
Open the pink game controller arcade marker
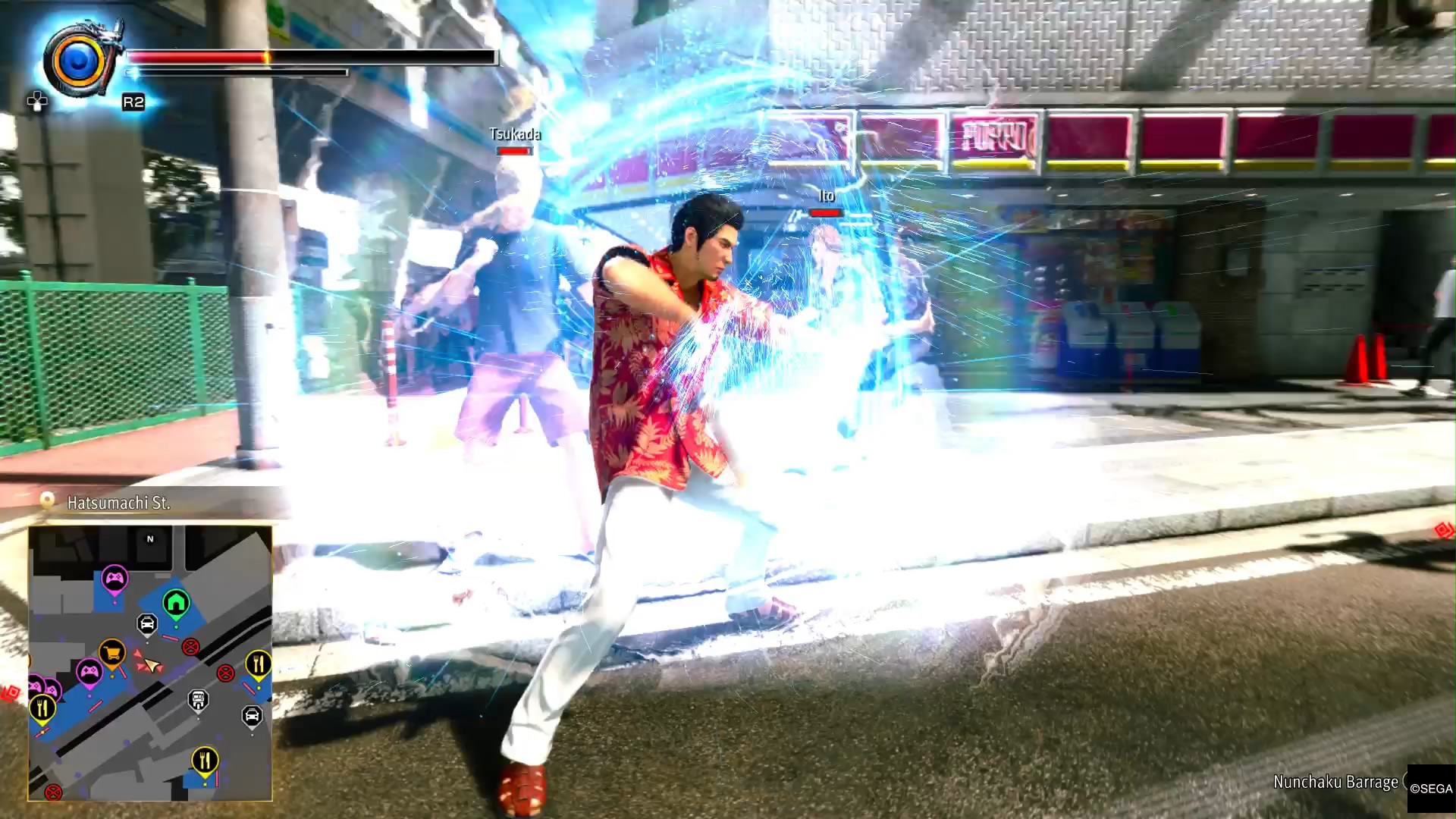click(115, 576)
